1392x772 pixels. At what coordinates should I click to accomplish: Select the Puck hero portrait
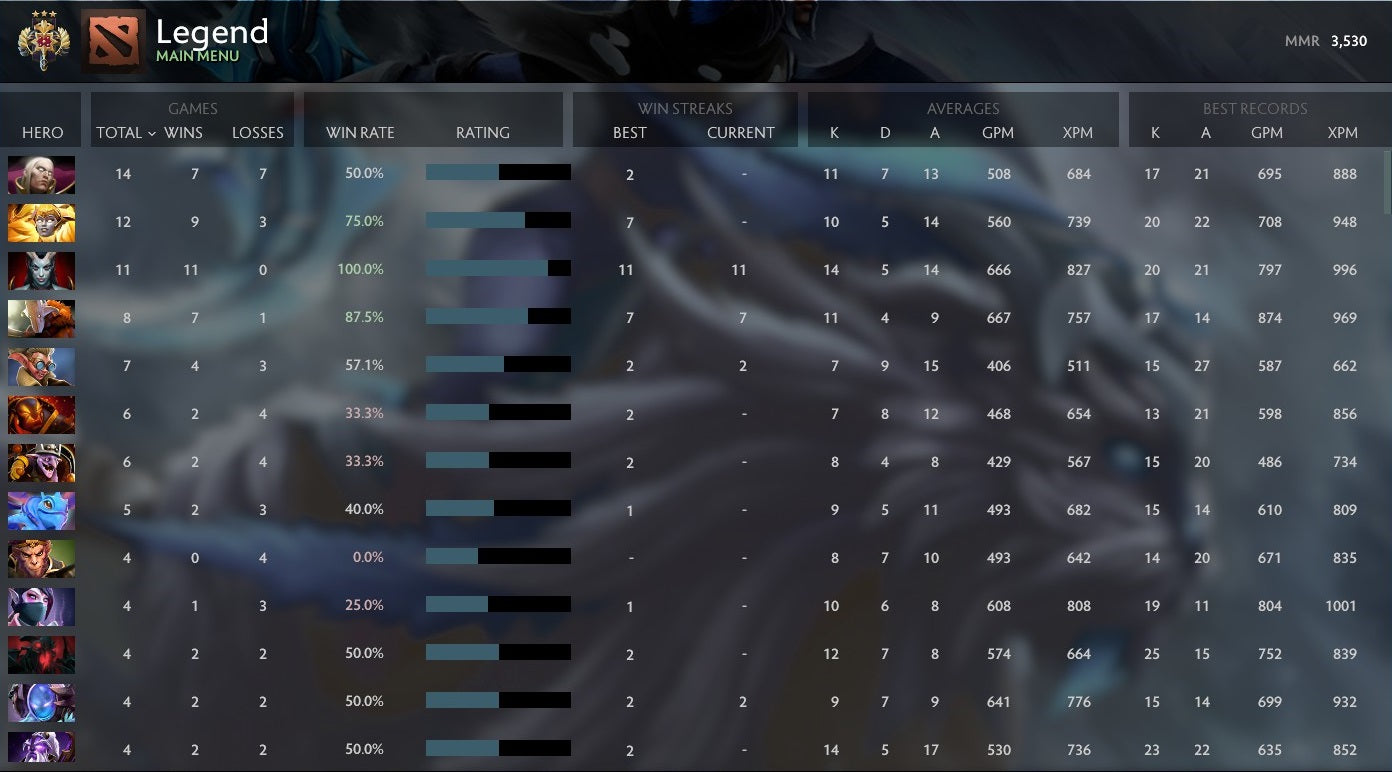(x=41, y=509)
